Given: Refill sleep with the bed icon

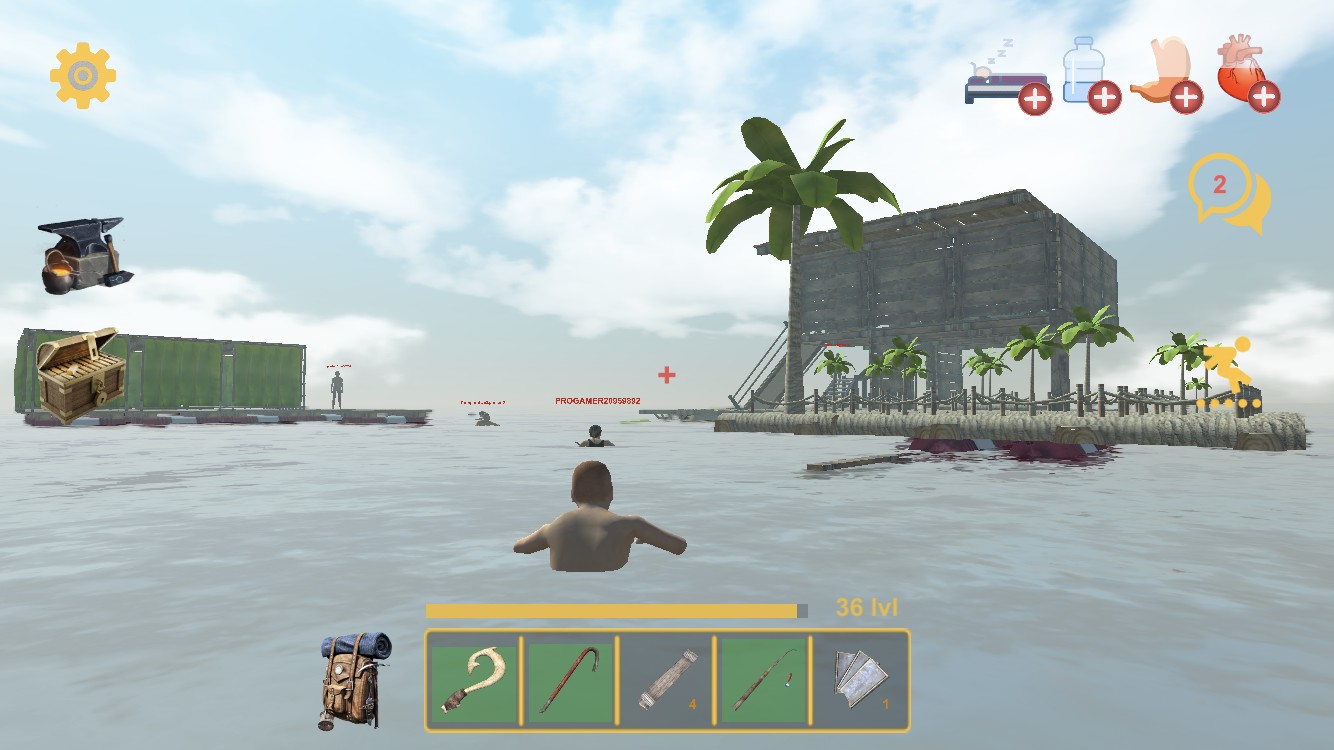Looking at the screenshot, I should (x=1007, y=80).
